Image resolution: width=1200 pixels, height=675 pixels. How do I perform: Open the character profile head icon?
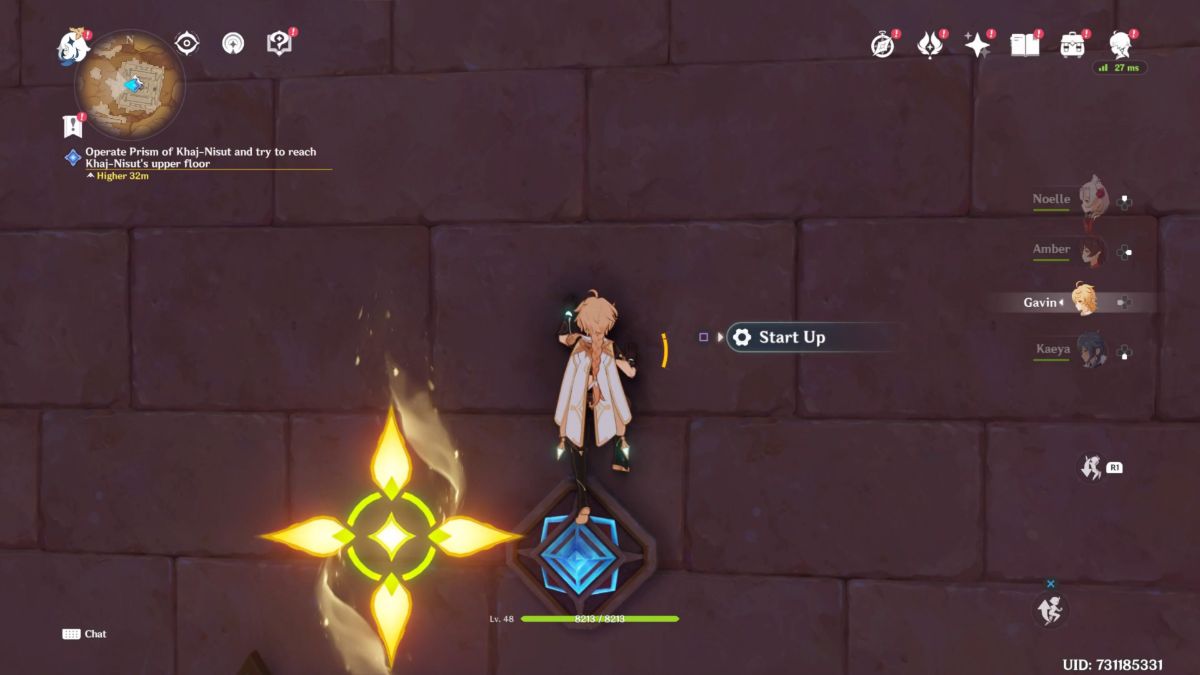click(x=1121, y=44)
